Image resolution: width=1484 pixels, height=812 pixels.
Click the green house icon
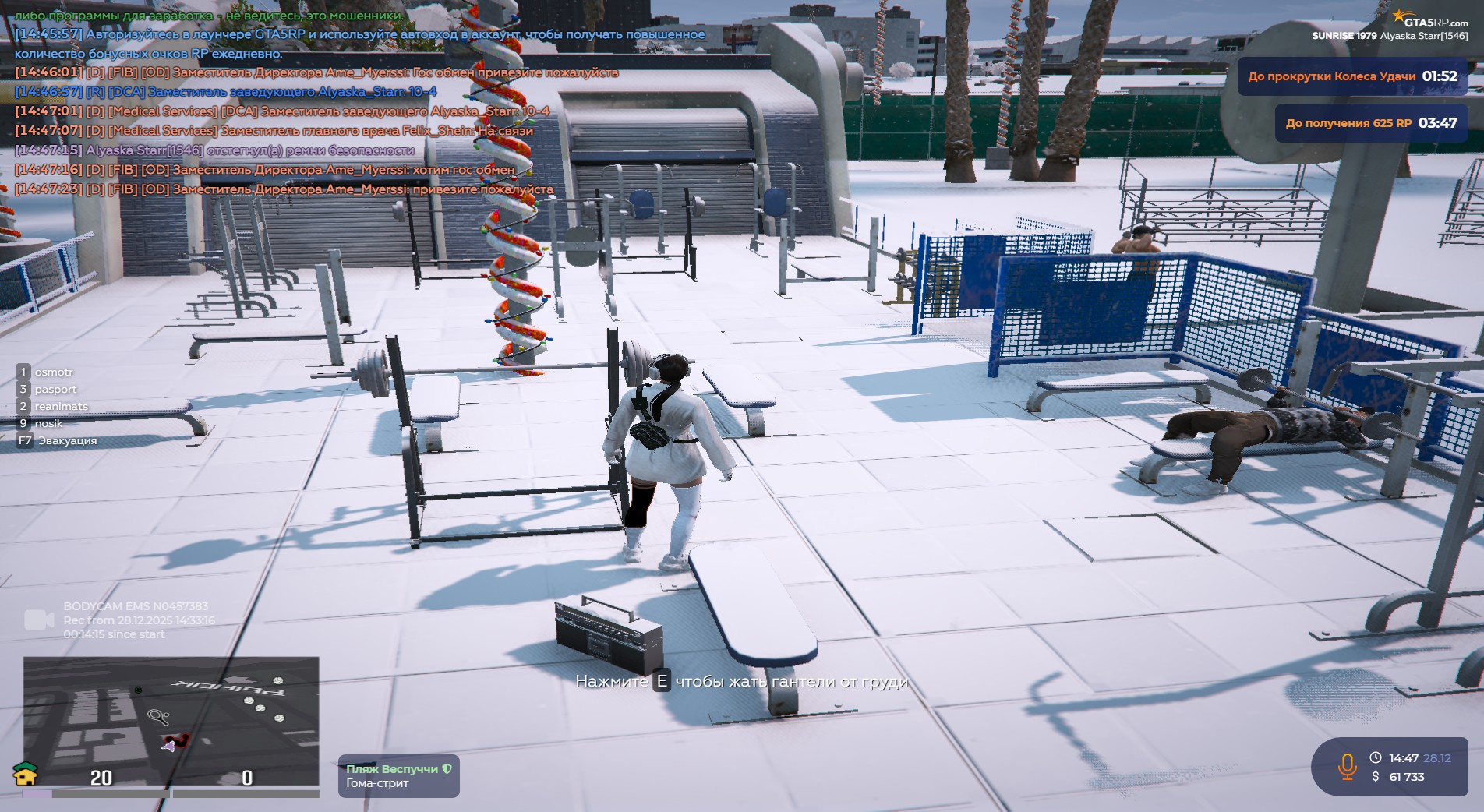click(x=26, y=774)
